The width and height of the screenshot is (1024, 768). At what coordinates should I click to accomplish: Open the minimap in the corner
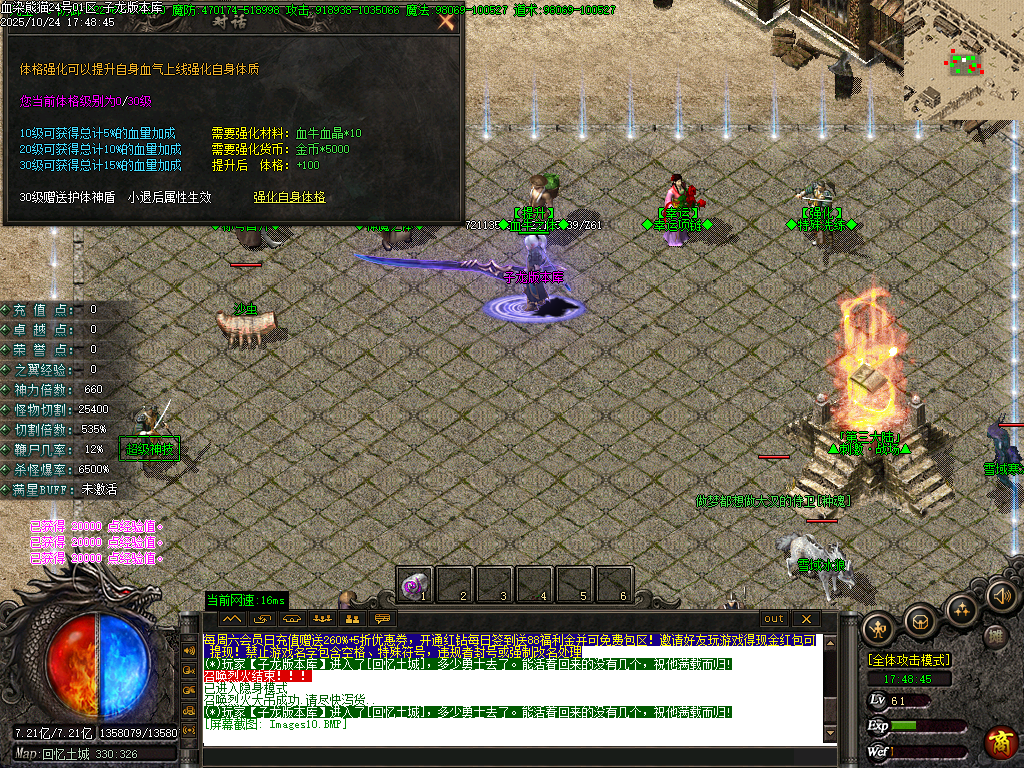pyautogui.click(x=963, y=60)
